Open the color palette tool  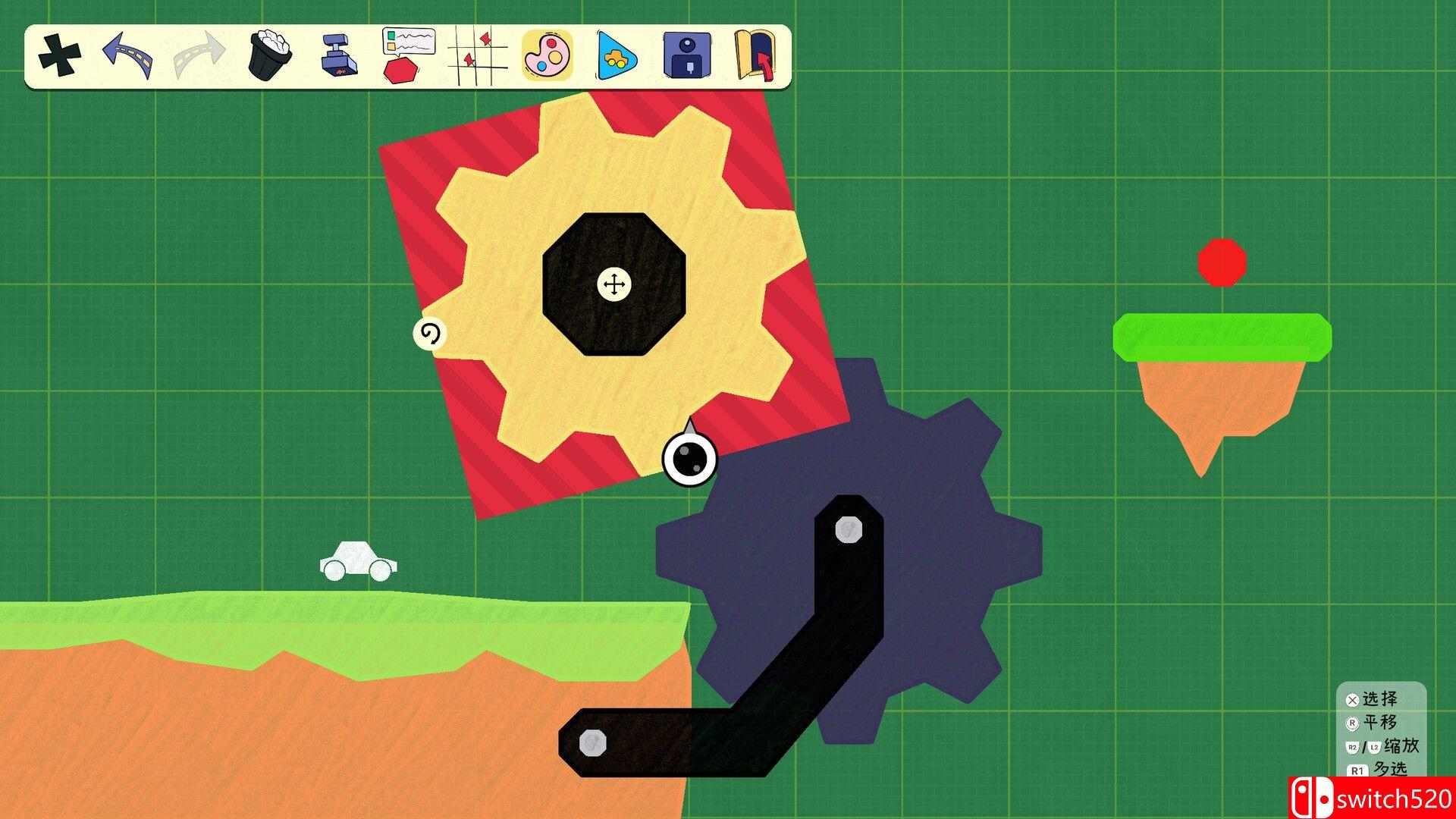(x=546, y=55)
